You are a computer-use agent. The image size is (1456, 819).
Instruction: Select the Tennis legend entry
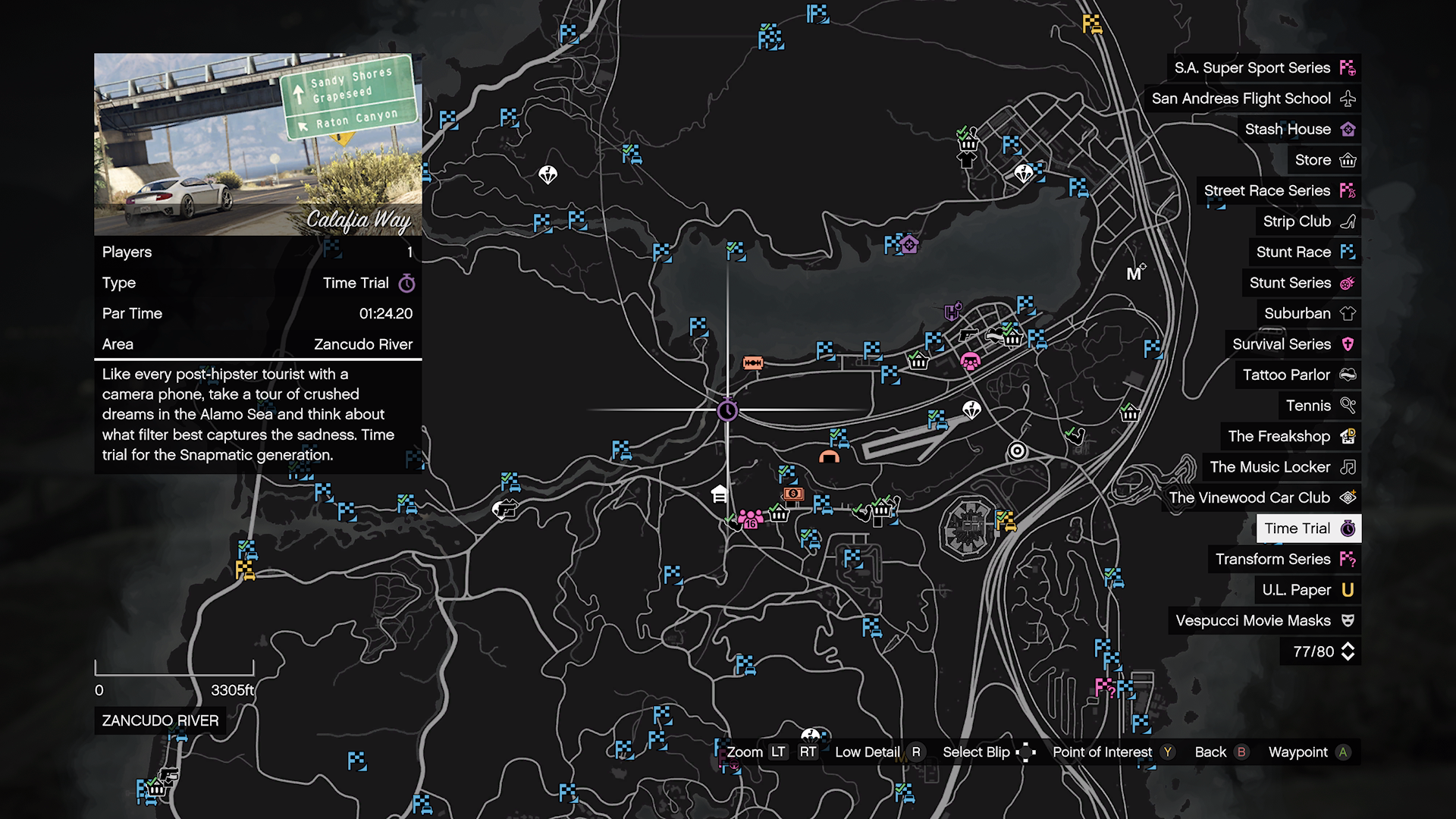pos(1319,406)
